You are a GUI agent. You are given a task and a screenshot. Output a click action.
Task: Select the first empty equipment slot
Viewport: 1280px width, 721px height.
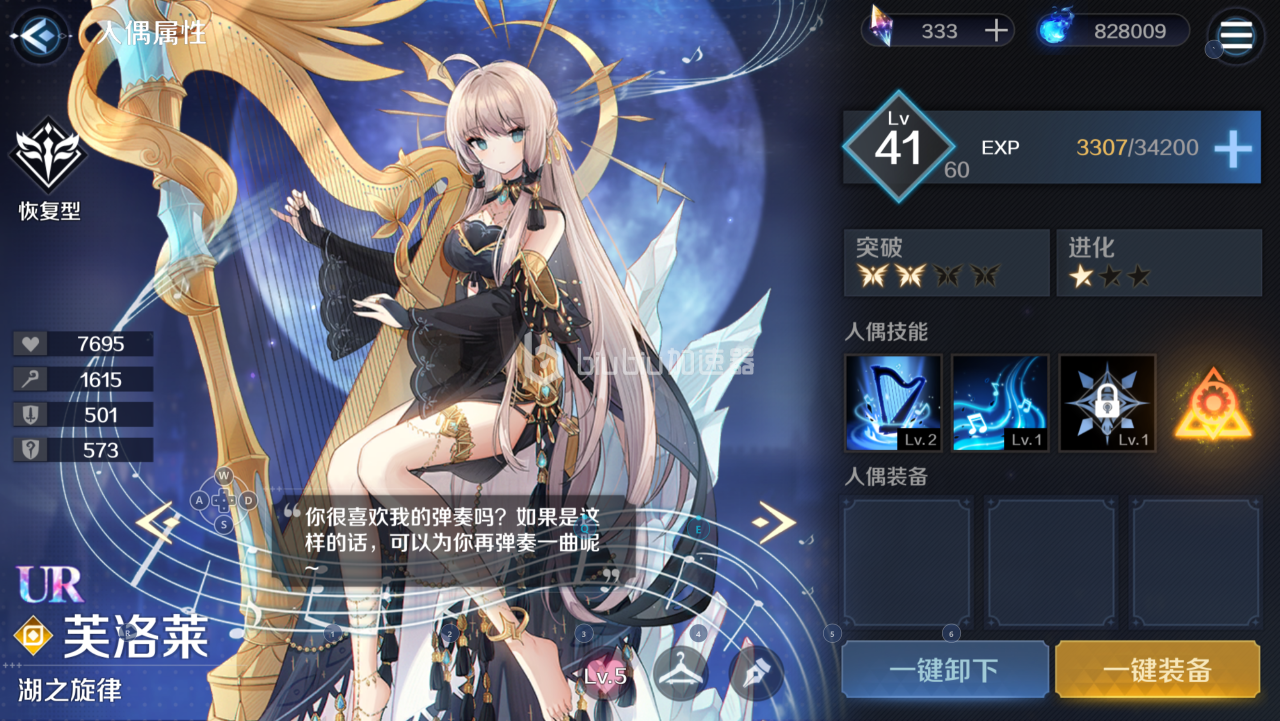point(906,562)
